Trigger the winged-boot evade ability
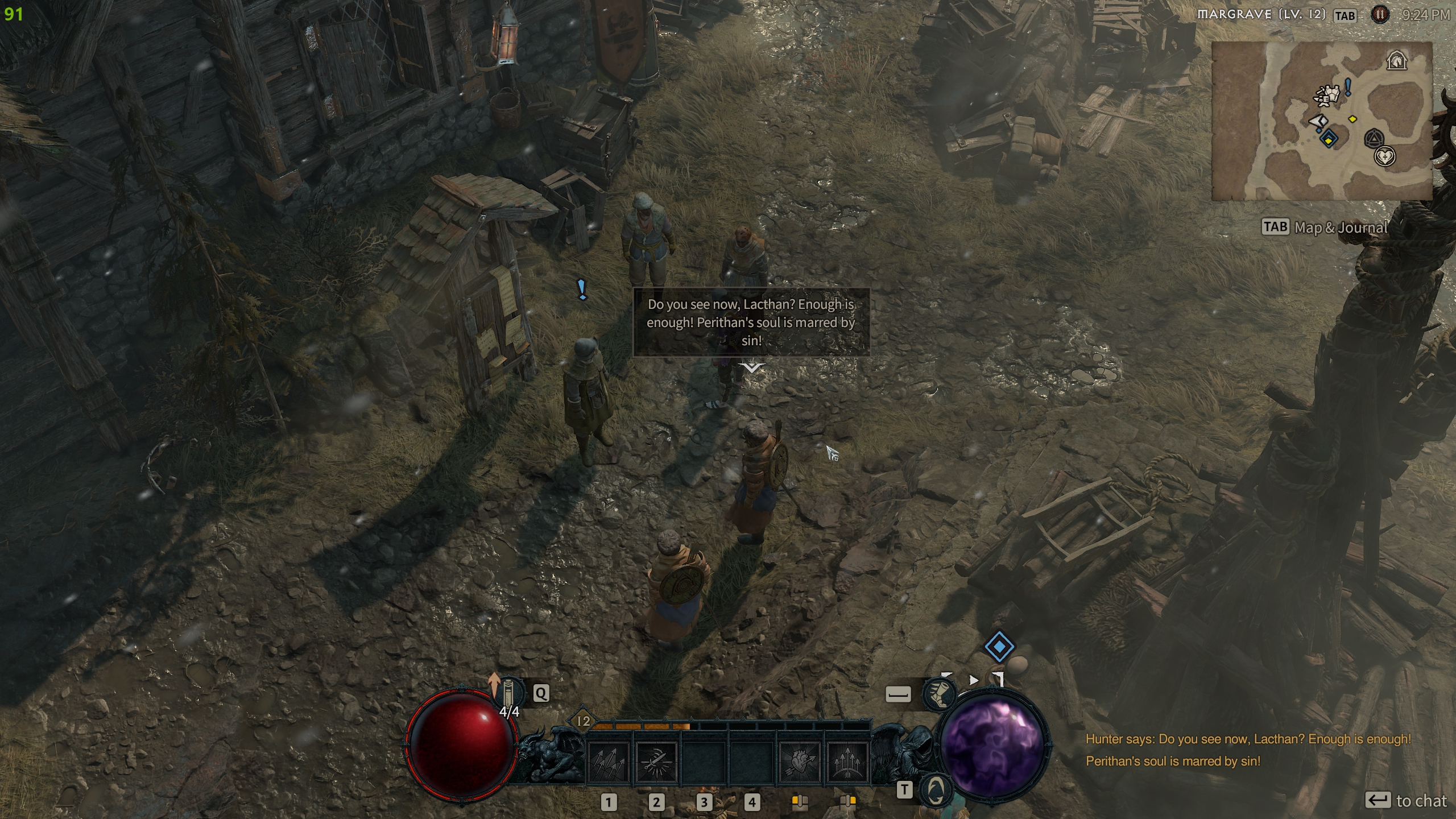1456x819 pixels. coord(938,694)
